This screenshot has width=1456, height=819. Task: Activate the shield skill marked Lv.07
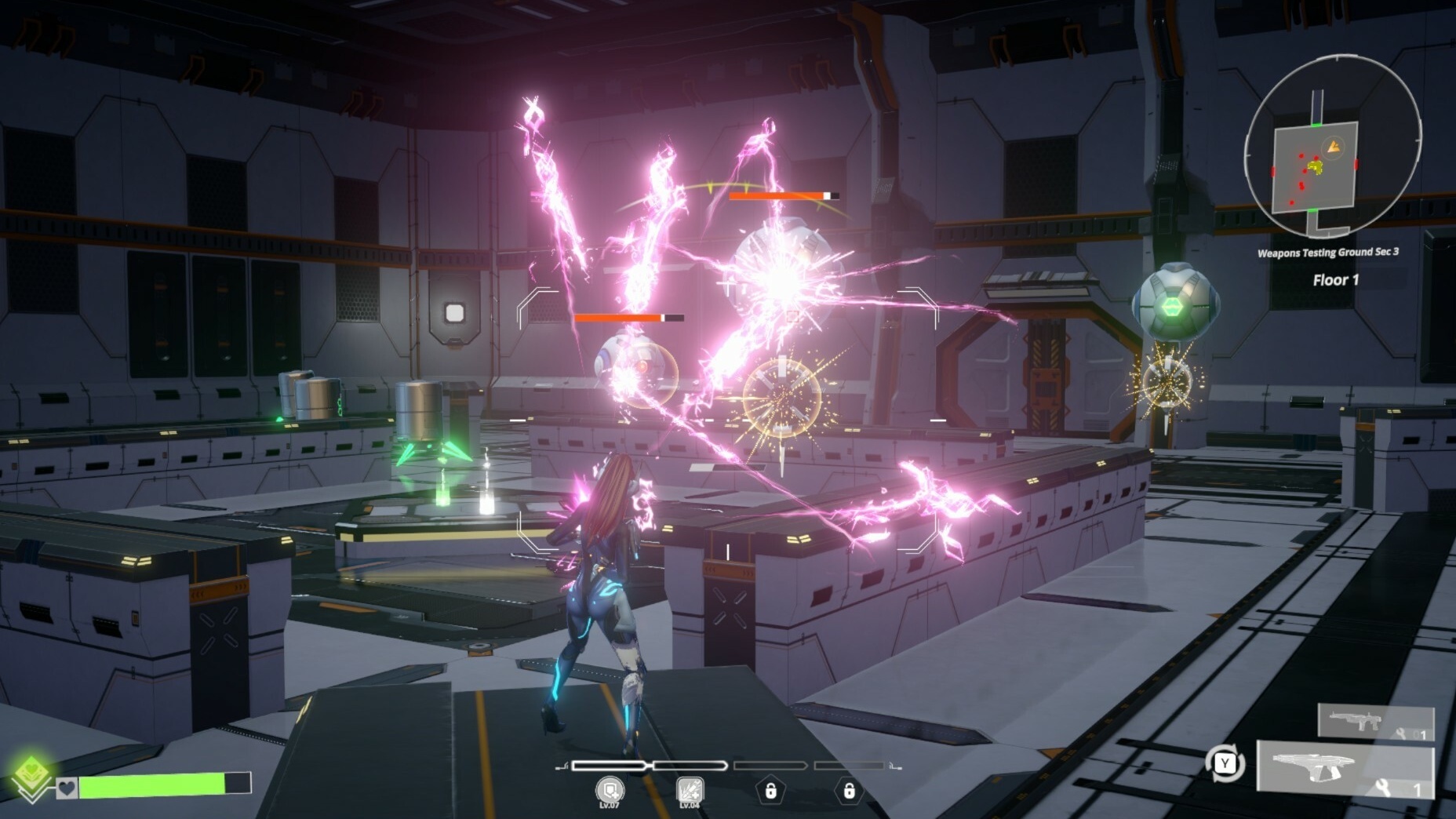point(610,789)
